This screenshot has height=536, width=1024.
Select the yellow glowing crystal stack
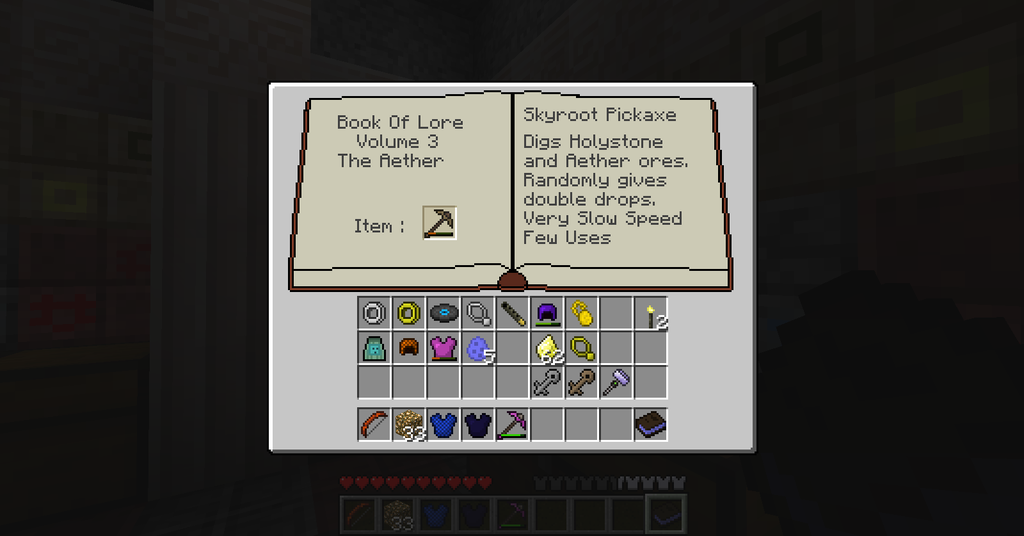pos(546,349)
